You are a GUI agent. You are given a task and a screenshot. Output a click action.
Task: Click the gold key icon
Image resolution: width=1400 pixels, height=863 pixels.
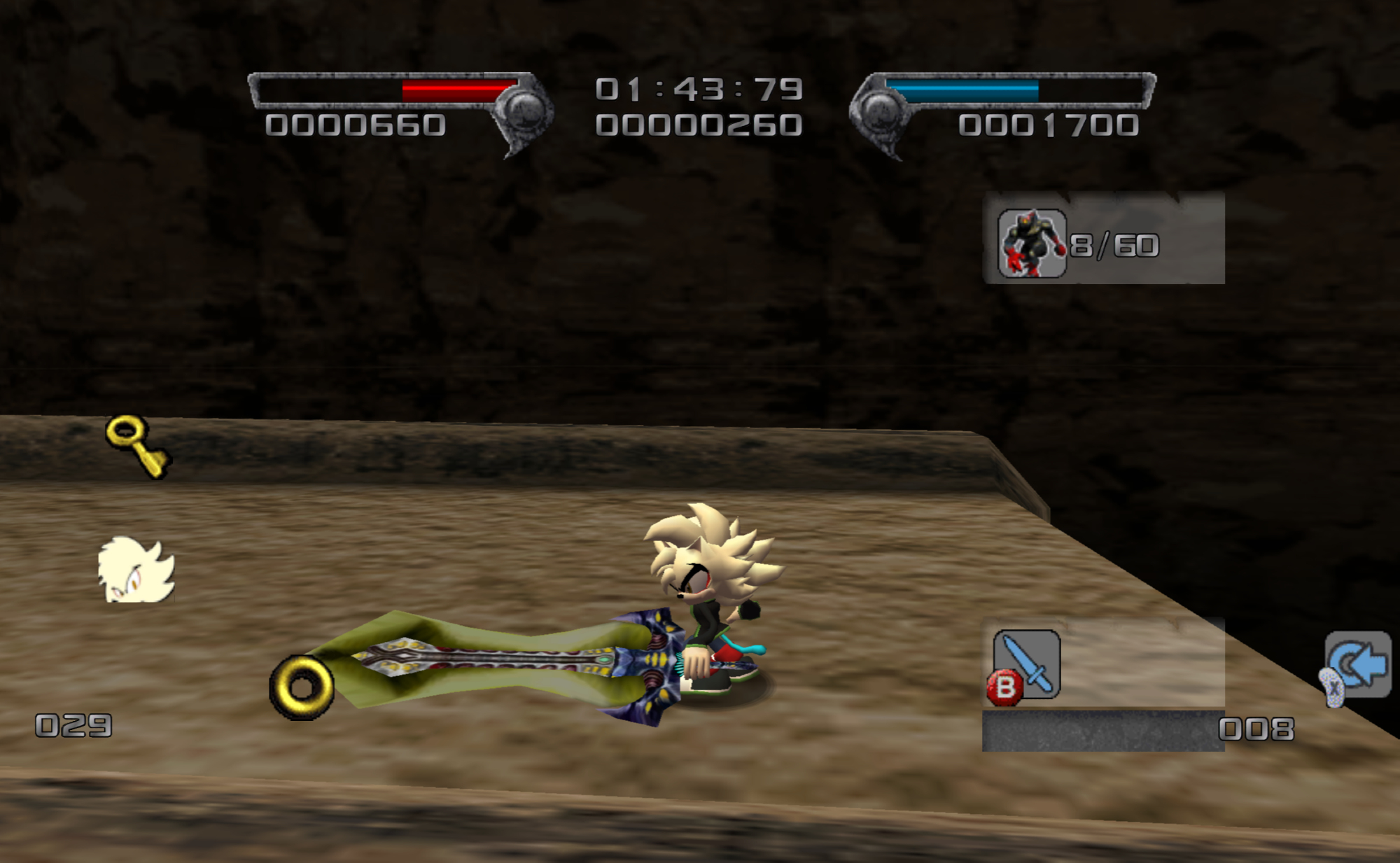[136, 446]
